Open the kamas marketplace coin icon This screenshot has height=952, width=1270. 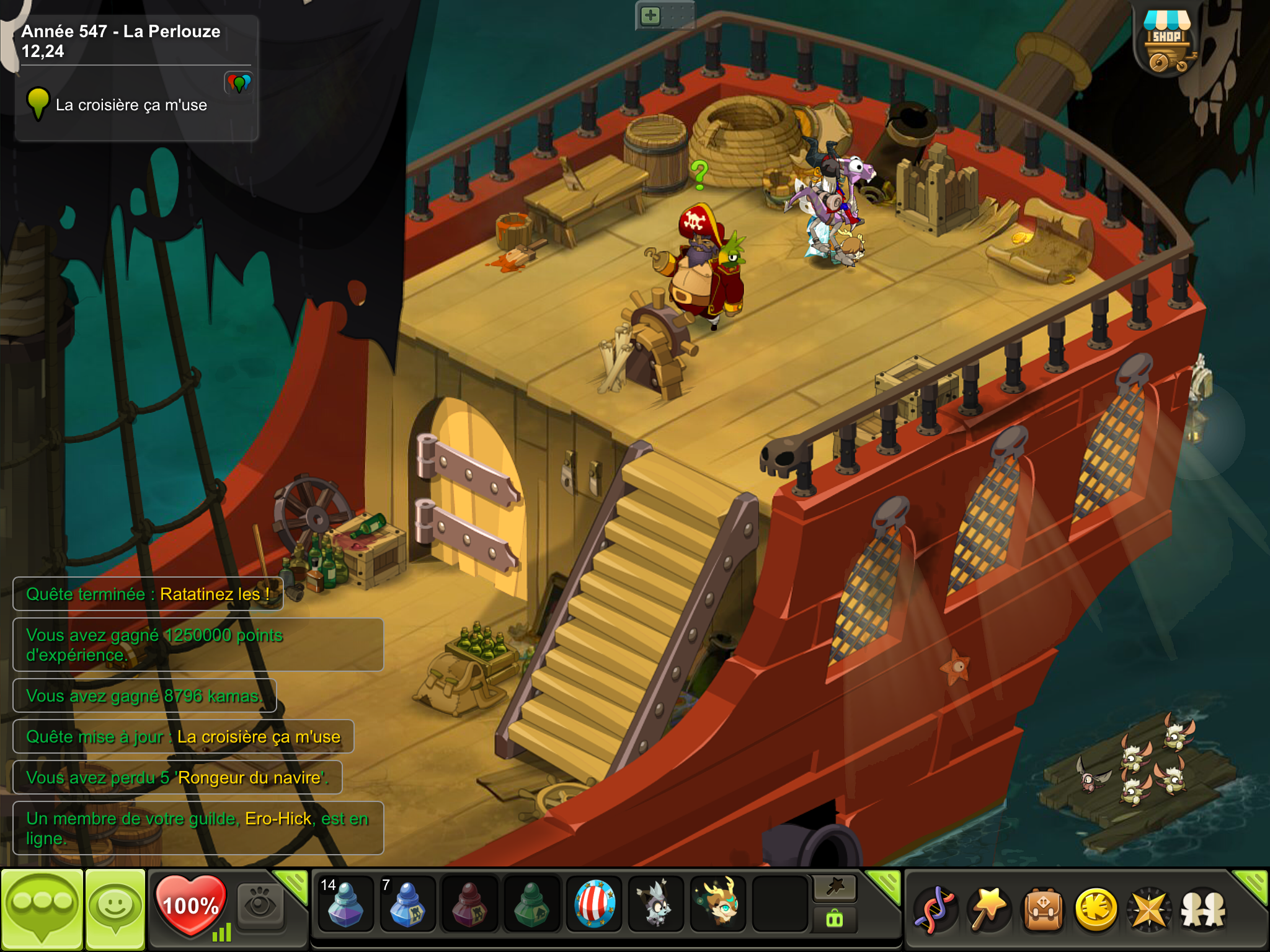[1096, 910]
